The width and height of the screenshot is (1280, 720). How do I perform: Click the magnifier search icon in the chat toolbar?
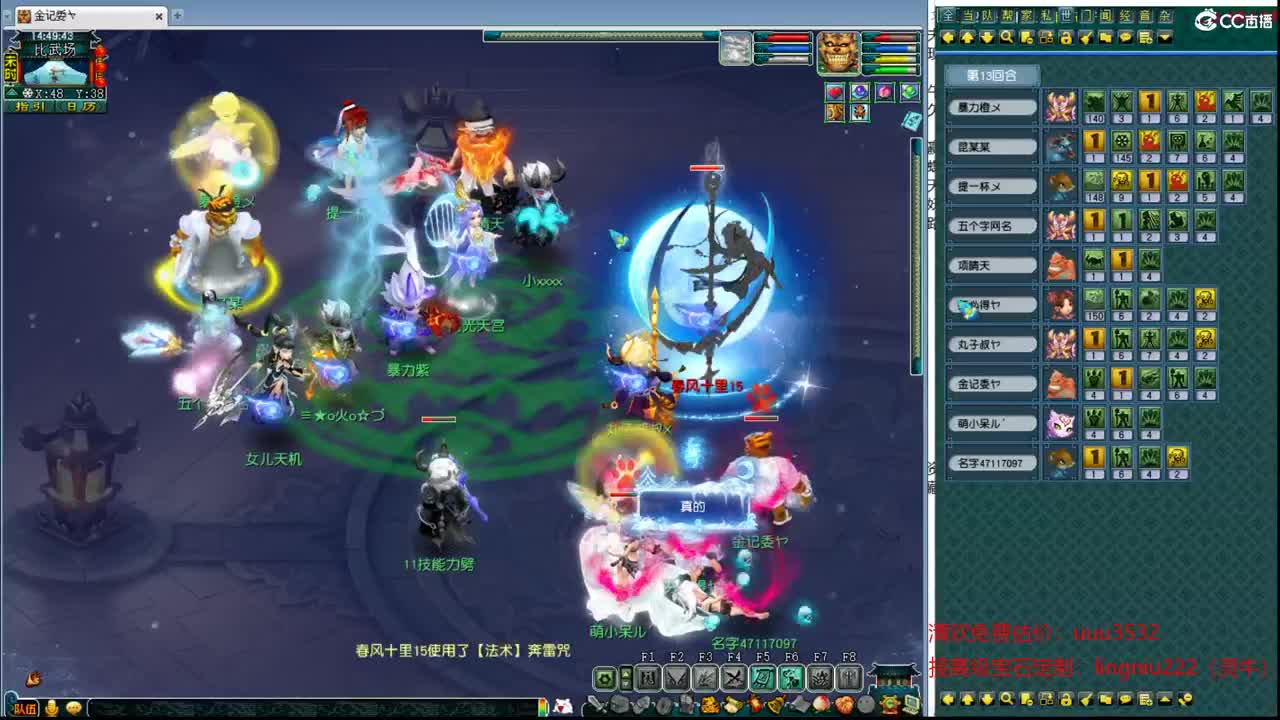tap(1008, 38)
